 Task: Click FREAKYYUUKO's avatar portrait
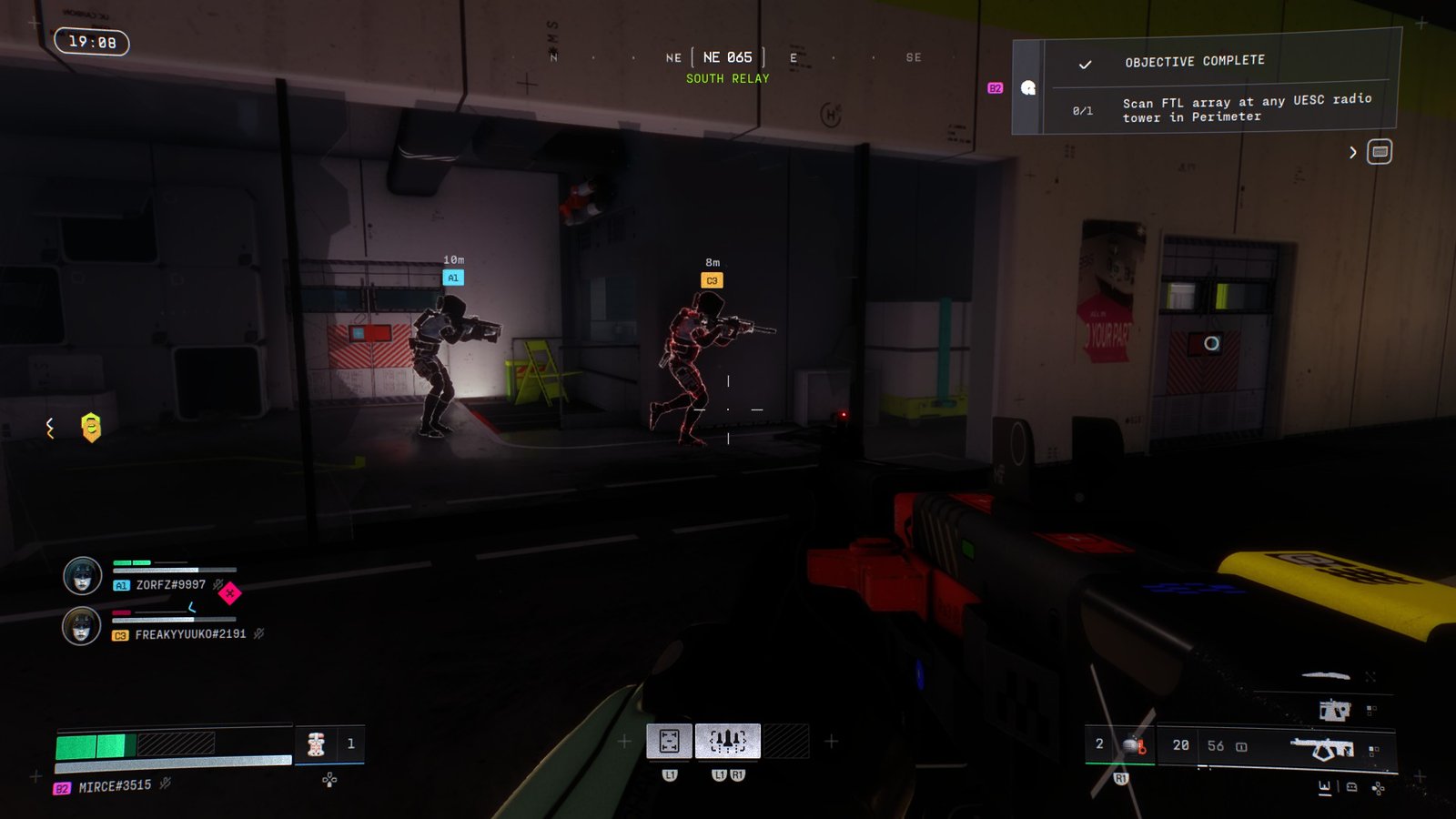click(x=81, y=627)
